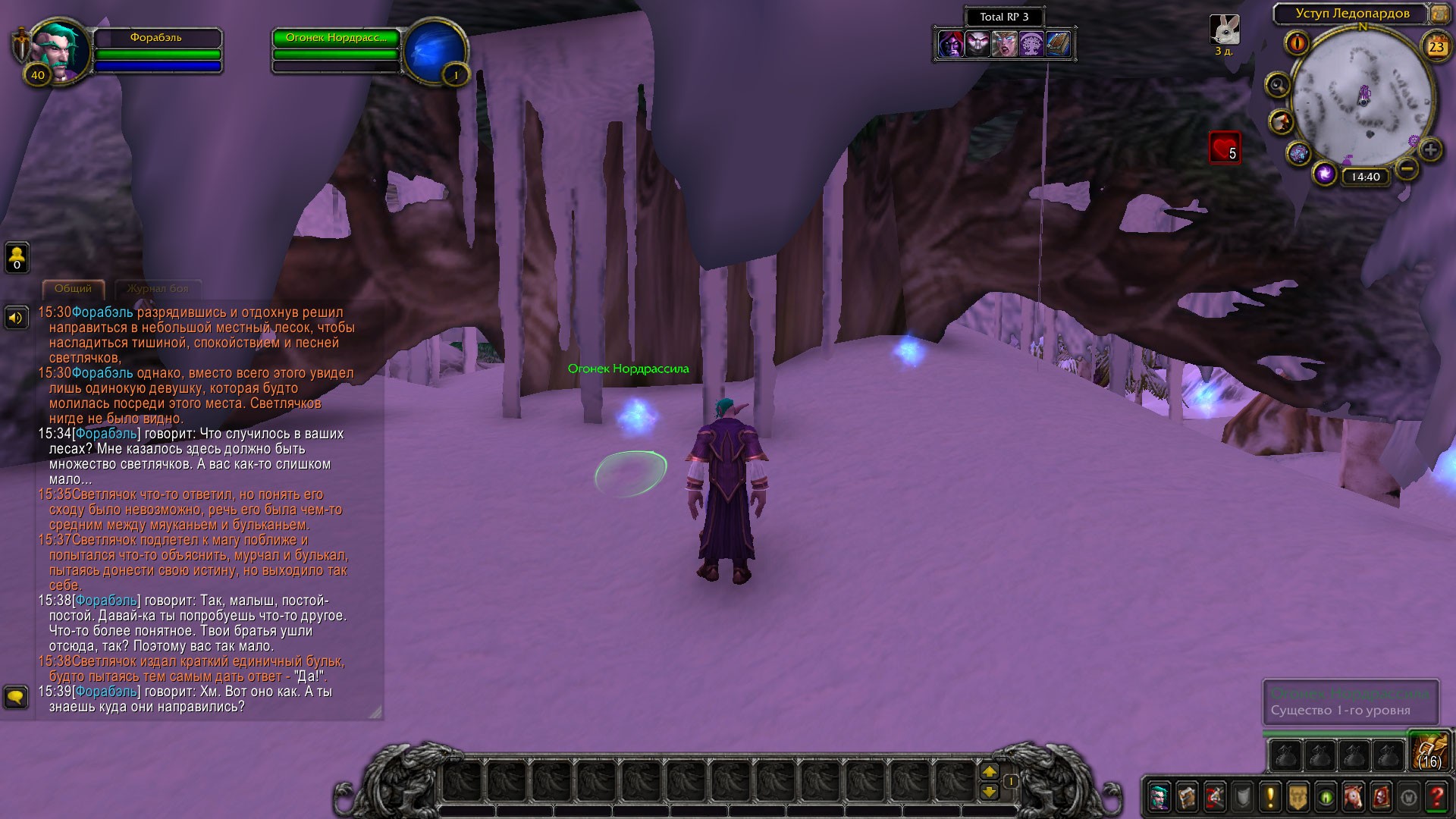Switch to the Общий chat tab

[x=73, y=289]
